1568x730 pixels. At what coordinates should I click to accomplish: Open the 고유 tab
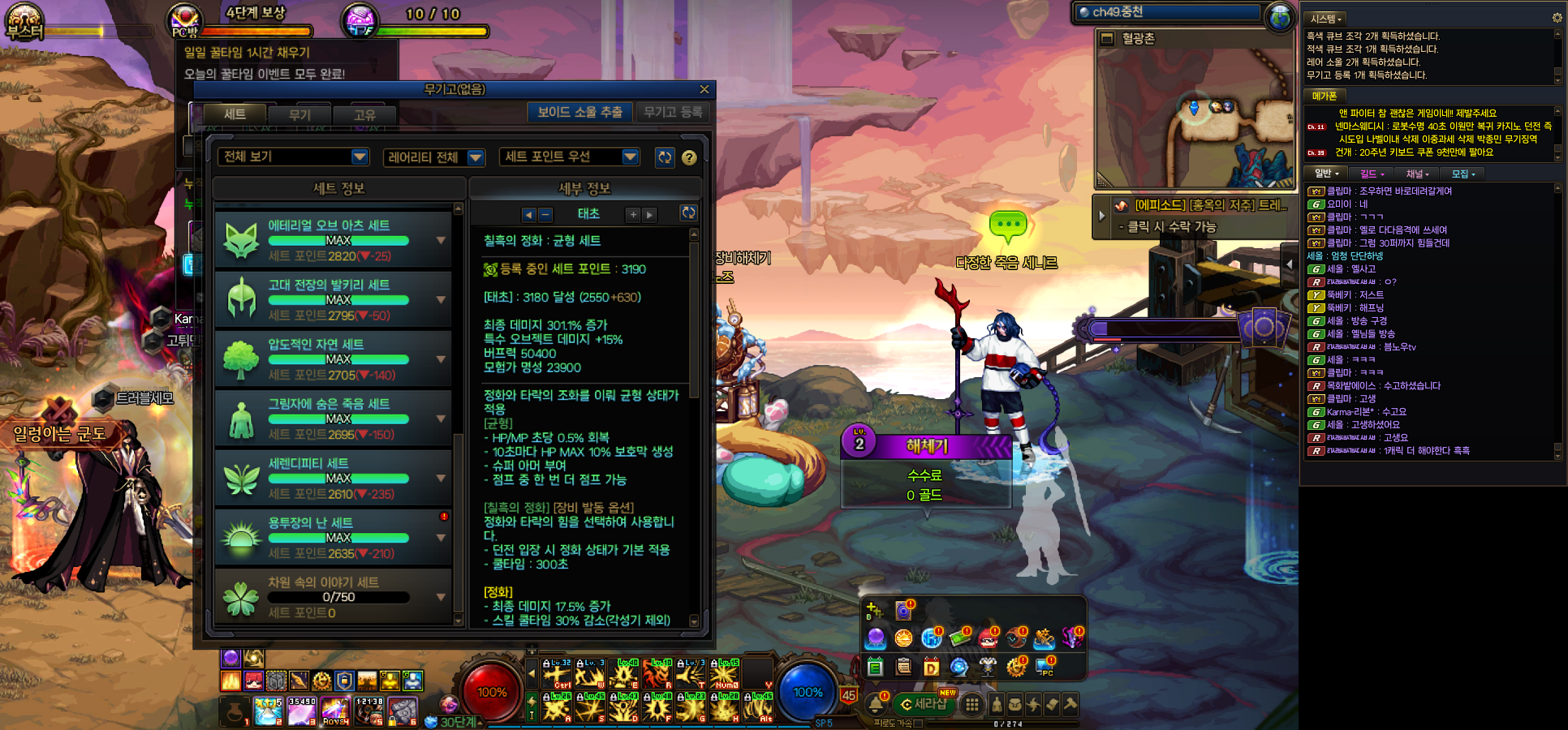point(364,115)
